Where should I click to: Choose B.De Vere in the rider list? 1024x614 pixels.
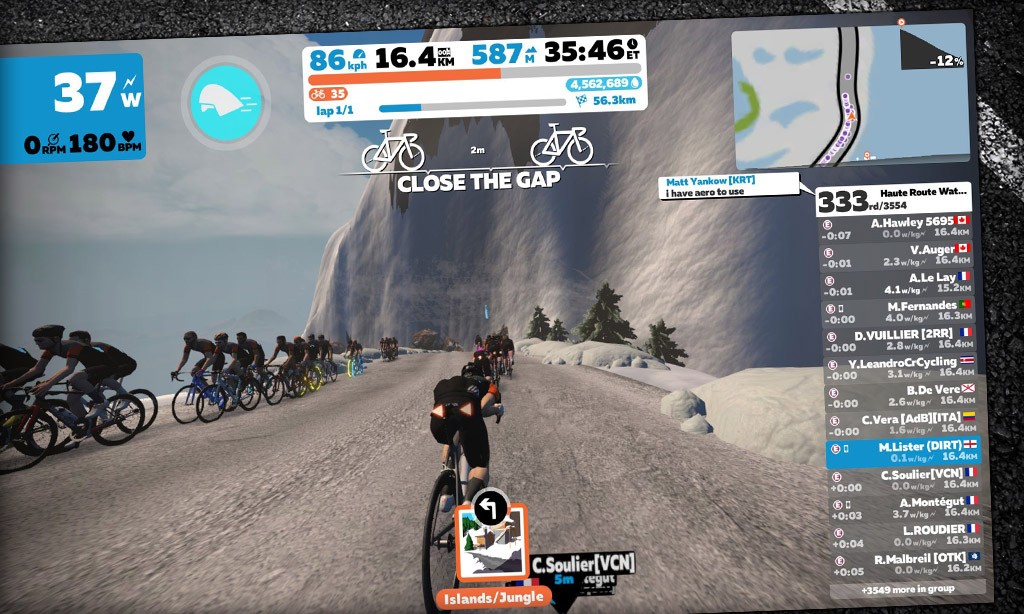pyautogui.click(x=901, y=395)
